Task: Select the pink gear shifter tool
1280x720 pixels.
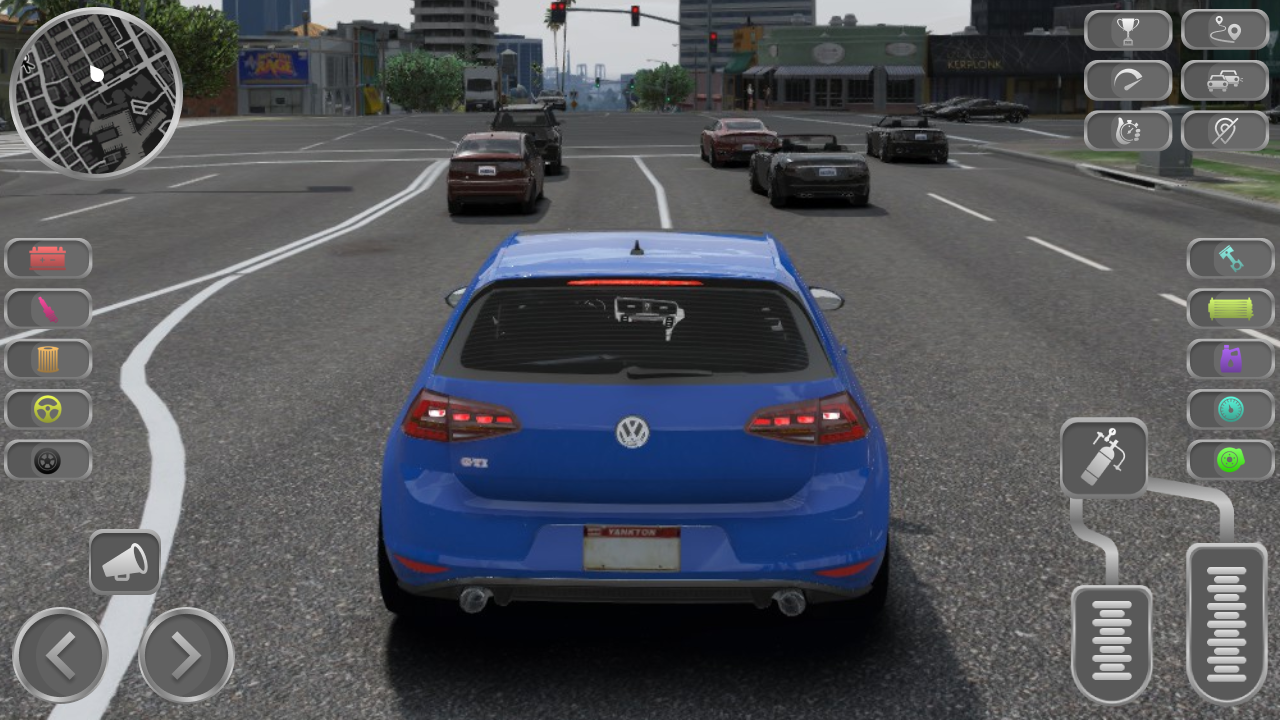Action: pyautogui.click(x=48, y=308)
